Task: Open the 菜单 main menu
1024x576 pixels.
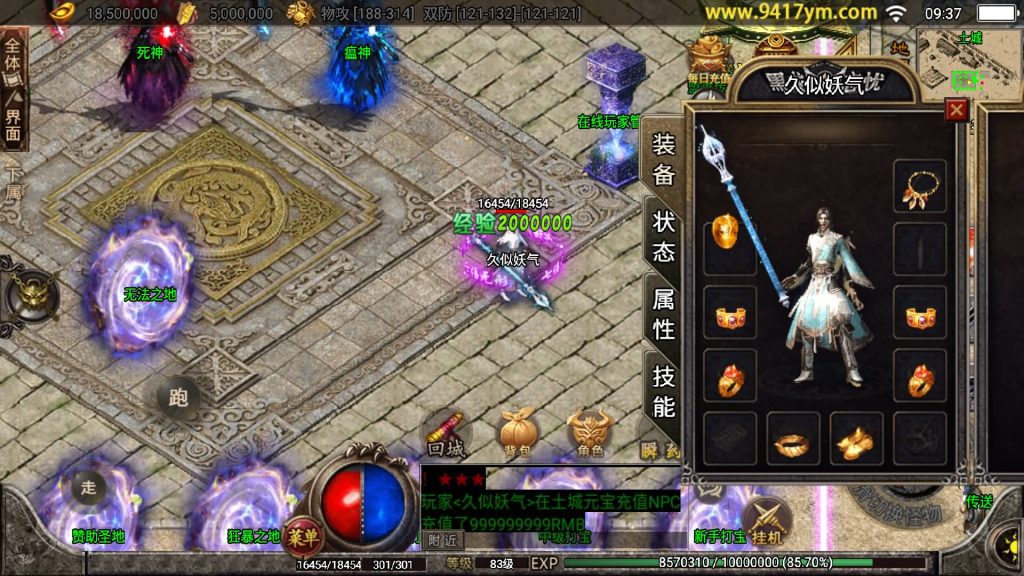Action: 302,536
